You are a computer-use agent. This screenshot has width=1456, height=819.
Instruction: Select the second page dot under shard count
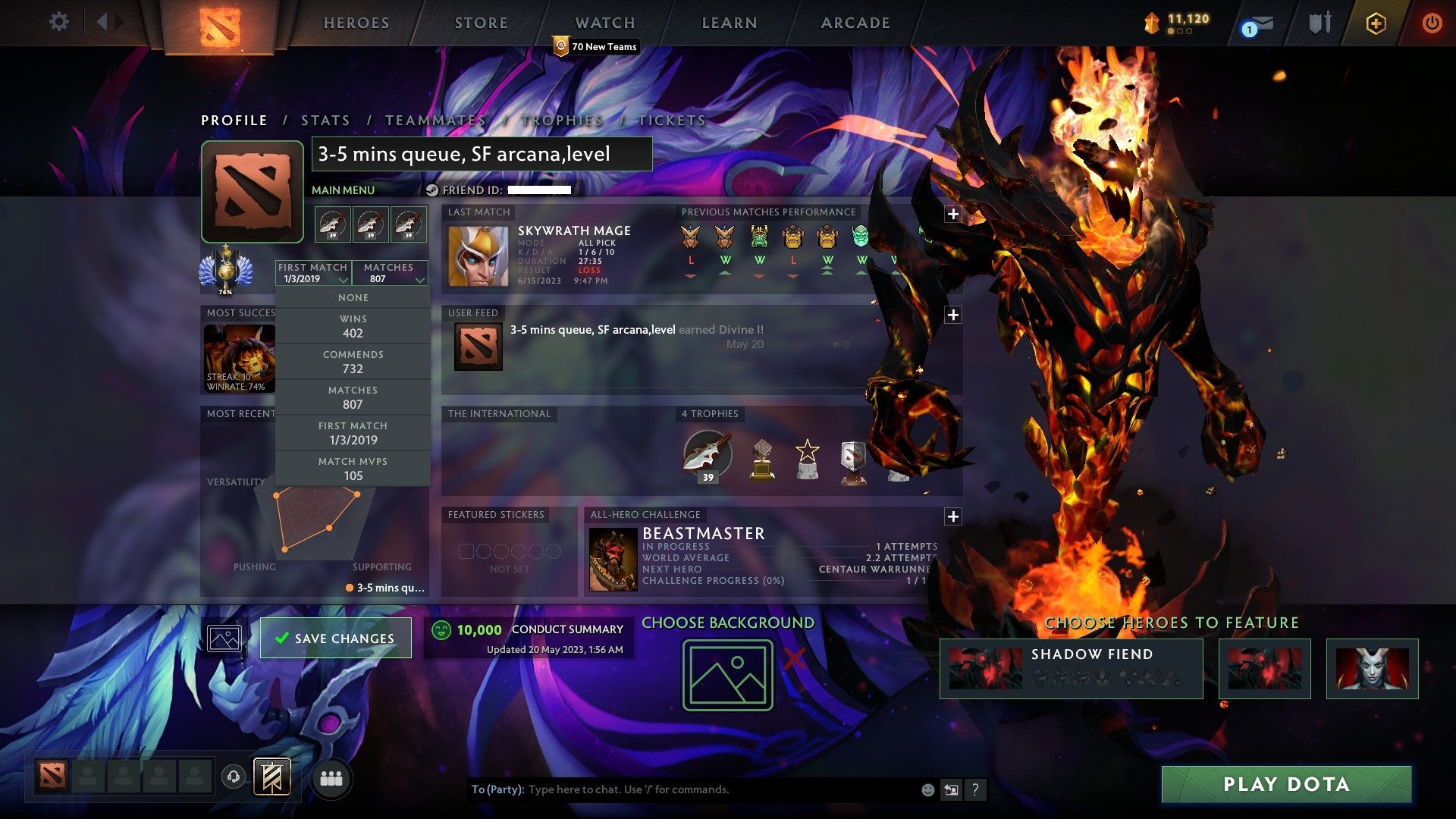point(1181,32)
